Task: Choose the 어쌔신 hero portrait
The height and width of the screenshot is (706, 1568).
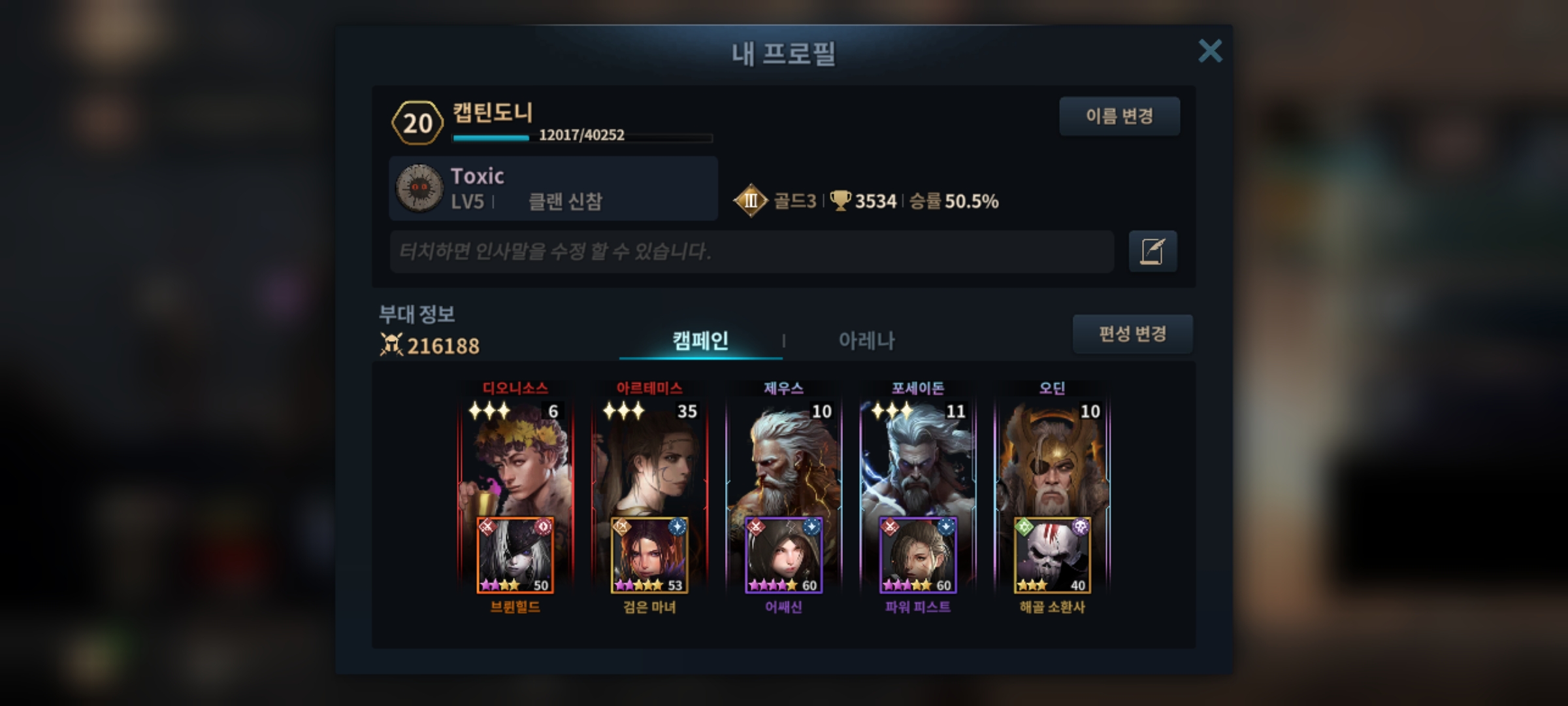Action: coord(783,556)
